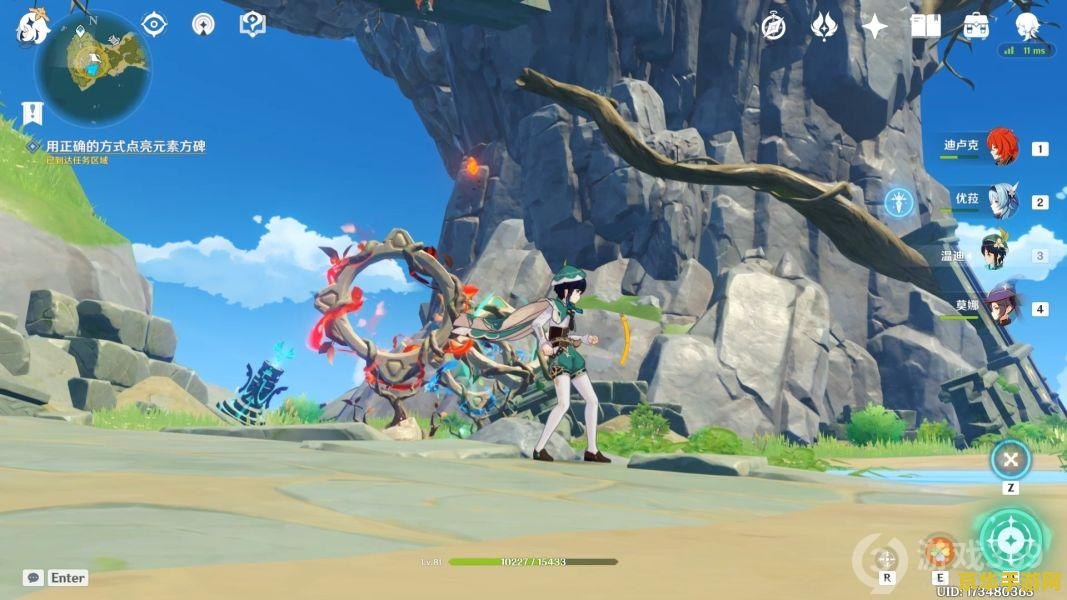Open the question-mark book icon
This screenshot has height=600, width=1067.
[252, 23]
